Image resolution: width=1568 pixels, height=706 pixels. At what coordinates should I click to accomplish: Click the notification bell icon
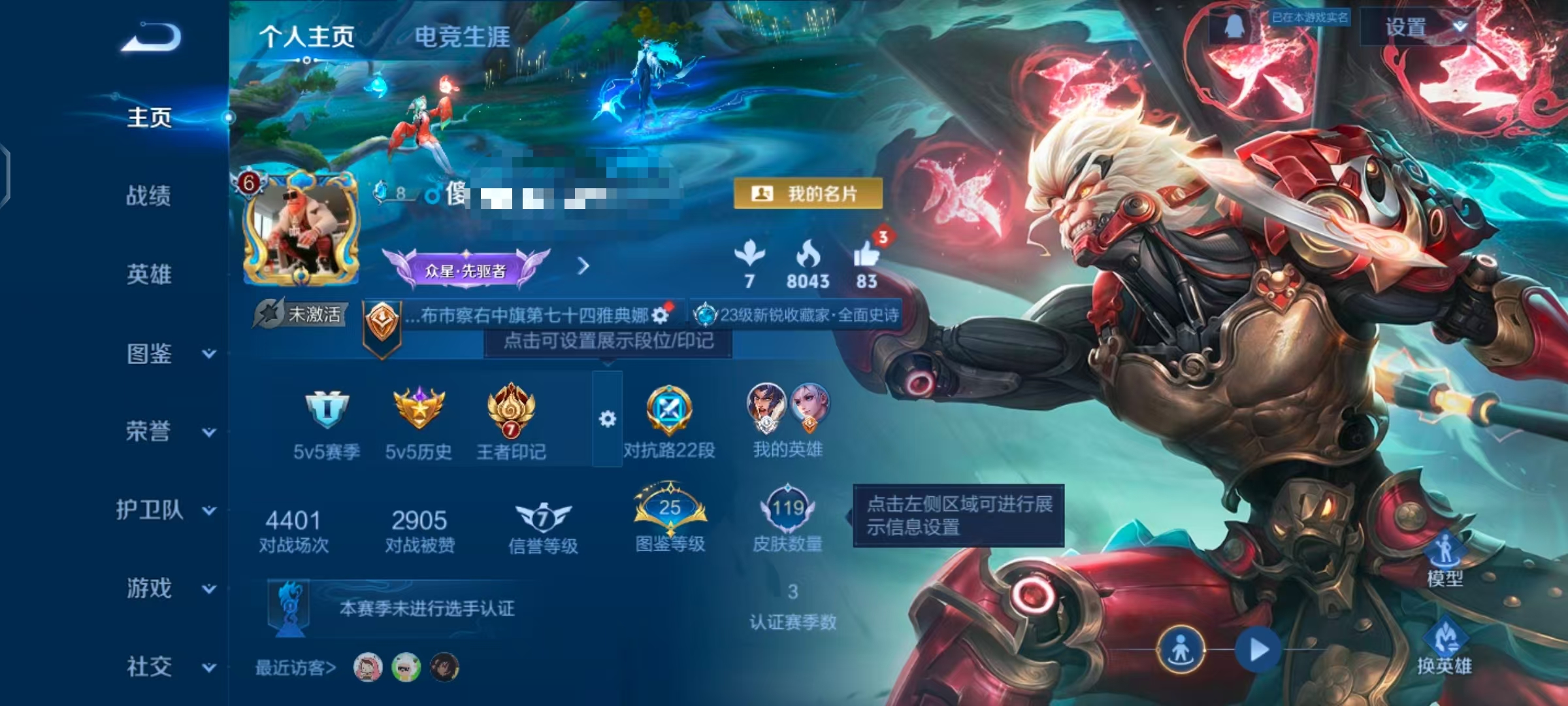[1234, 26]
